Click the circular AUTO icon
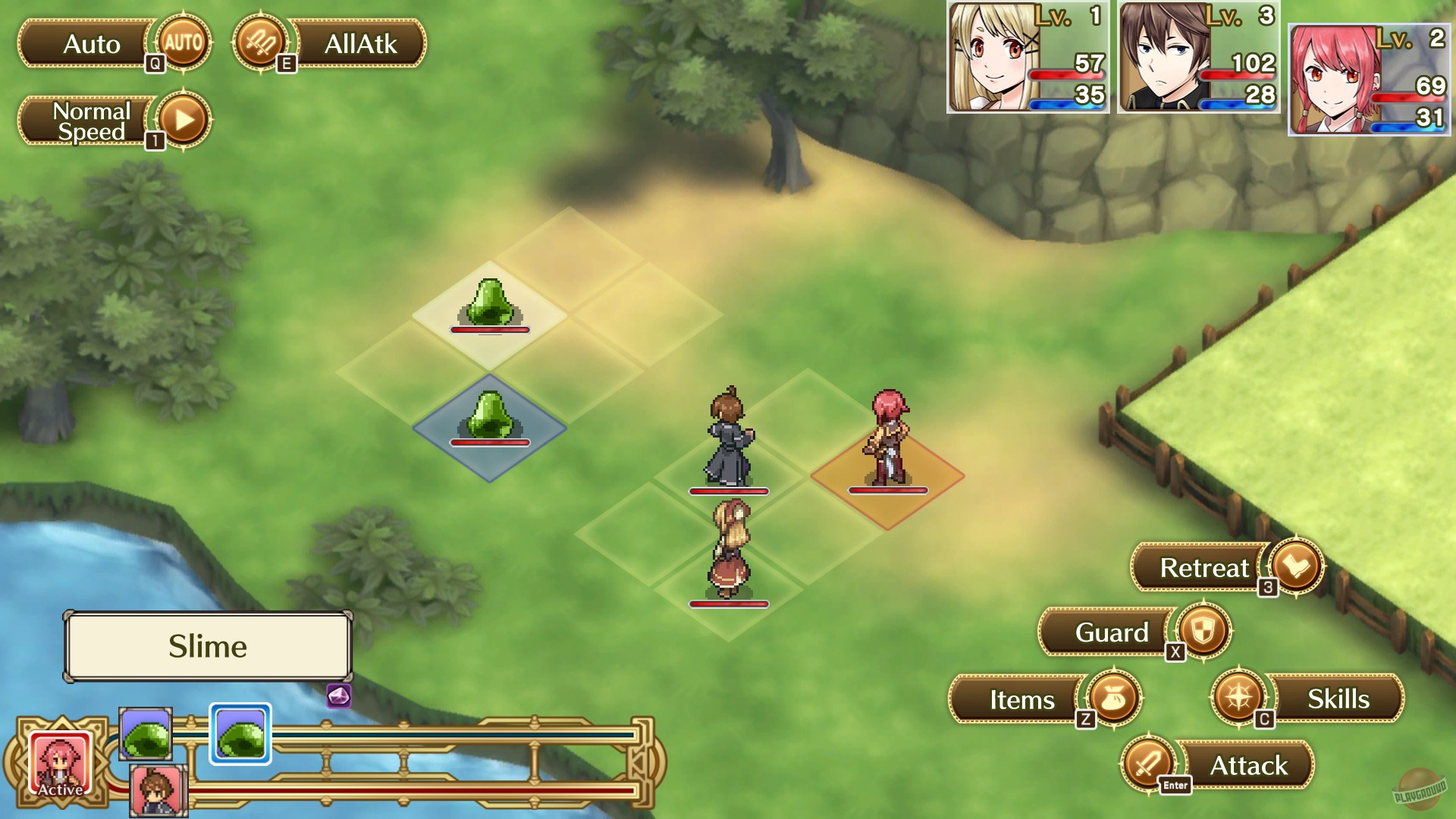1456x819 pixels. pyautogui.click(x=182, y=44)
